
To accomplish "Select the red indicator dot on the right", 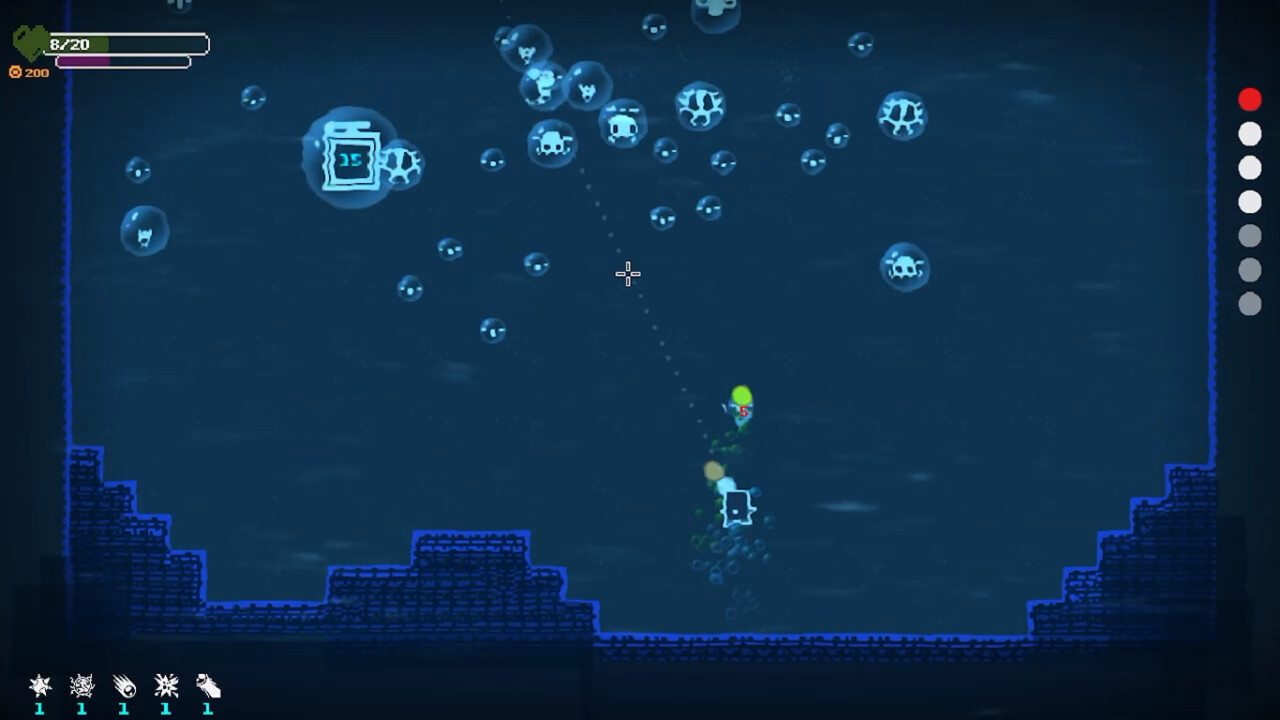I will [x=1250, y=98].
